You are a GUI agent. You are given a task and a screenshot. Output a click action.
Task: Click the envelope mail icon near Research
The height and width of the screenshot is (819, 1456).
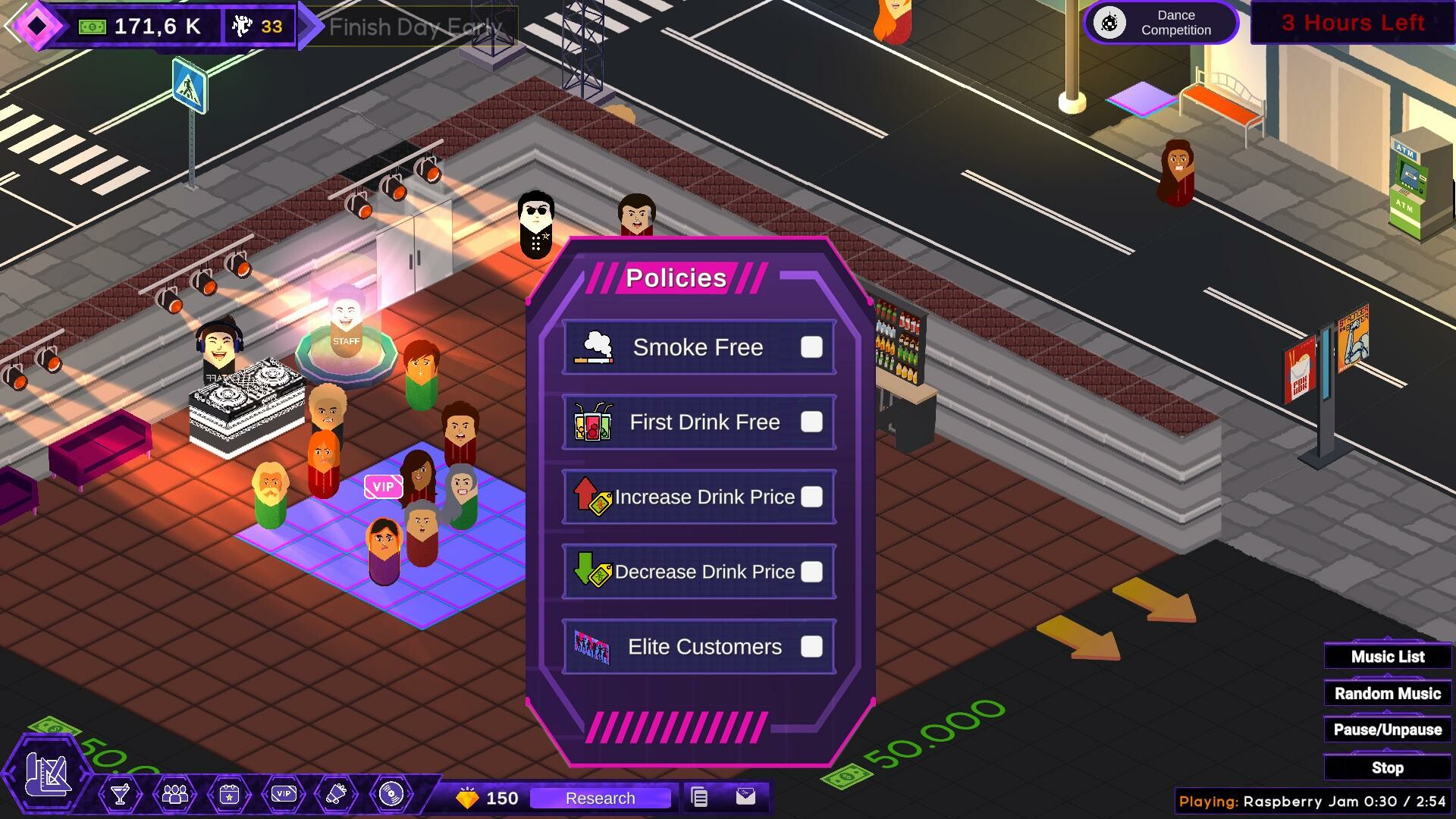[x=747, y=798]
